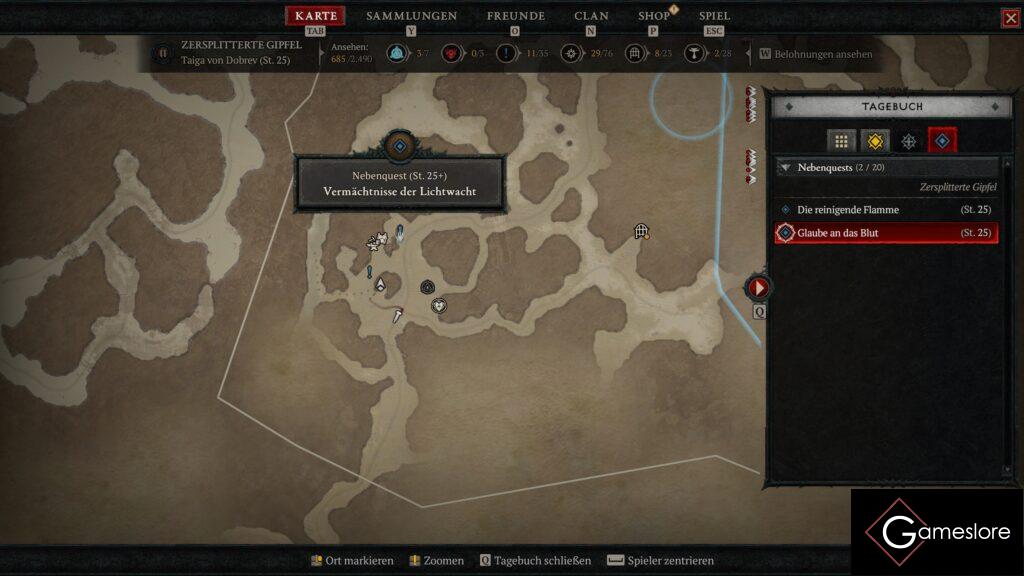1024x576 pixels.
Task: Collapse the journal with the red arrow button
Action: coord(759,288)
